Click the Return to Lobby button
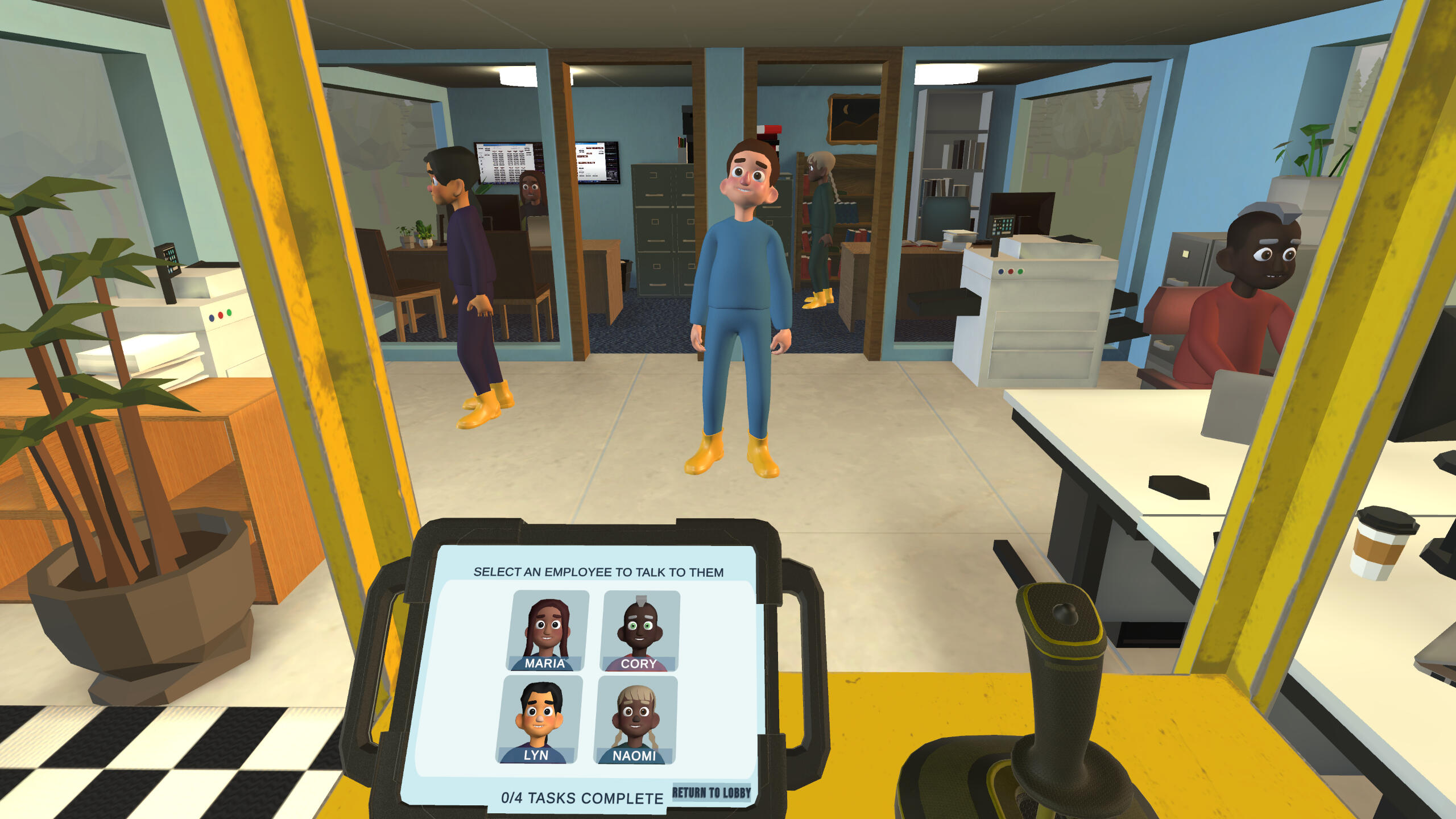This screenshot has height=819, width=1456. [712, 792]
